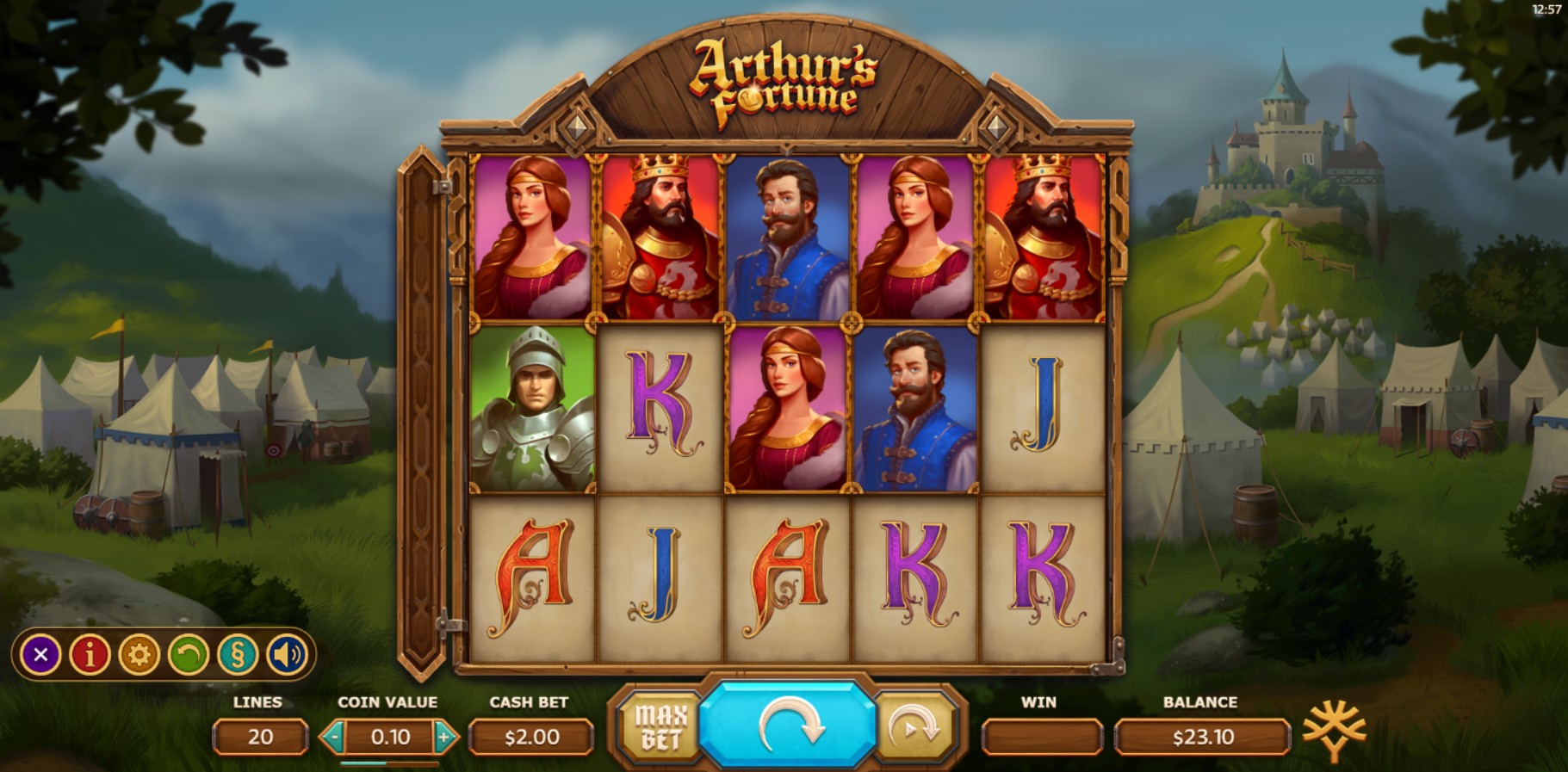
Task: Click the Coin Value field showing 0.10
Action: 390,737
